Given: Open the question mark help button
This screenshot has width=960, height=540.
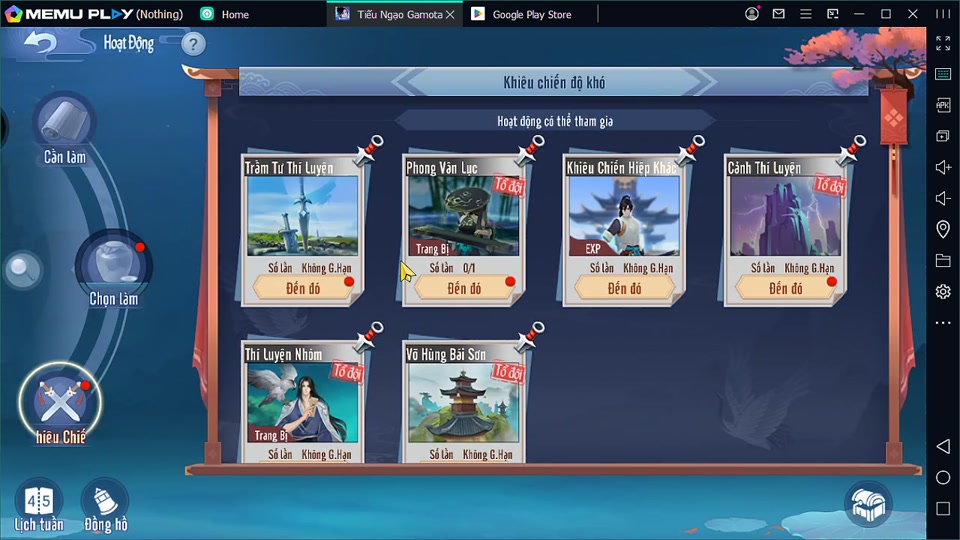Looking at the screenshot, I should tap(193, 44).
